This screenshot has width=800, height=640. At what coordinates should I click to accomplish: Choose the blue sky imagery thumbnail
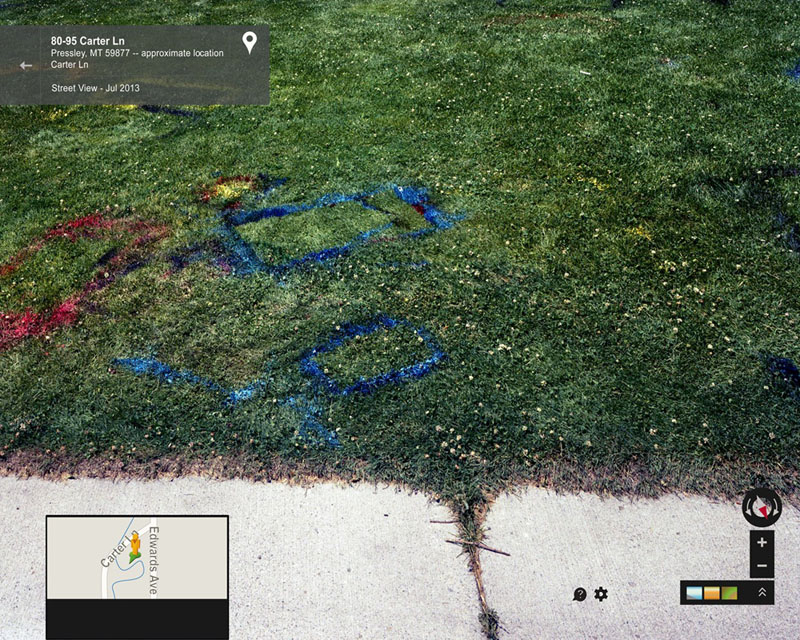click(x=695, y=593)
